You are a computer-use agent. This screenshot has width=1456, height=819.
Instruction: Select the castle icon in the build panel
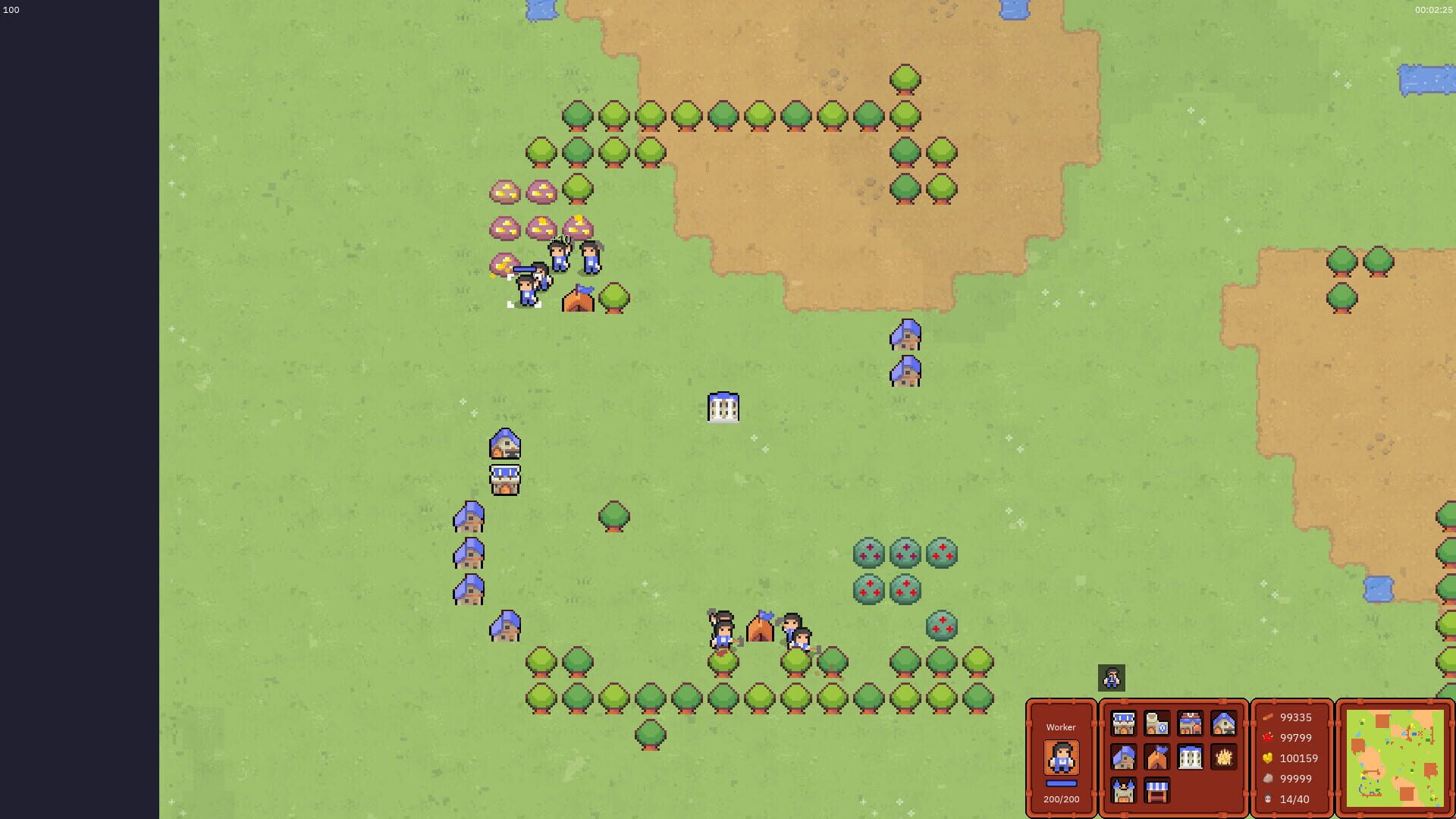pos(1124,792)
